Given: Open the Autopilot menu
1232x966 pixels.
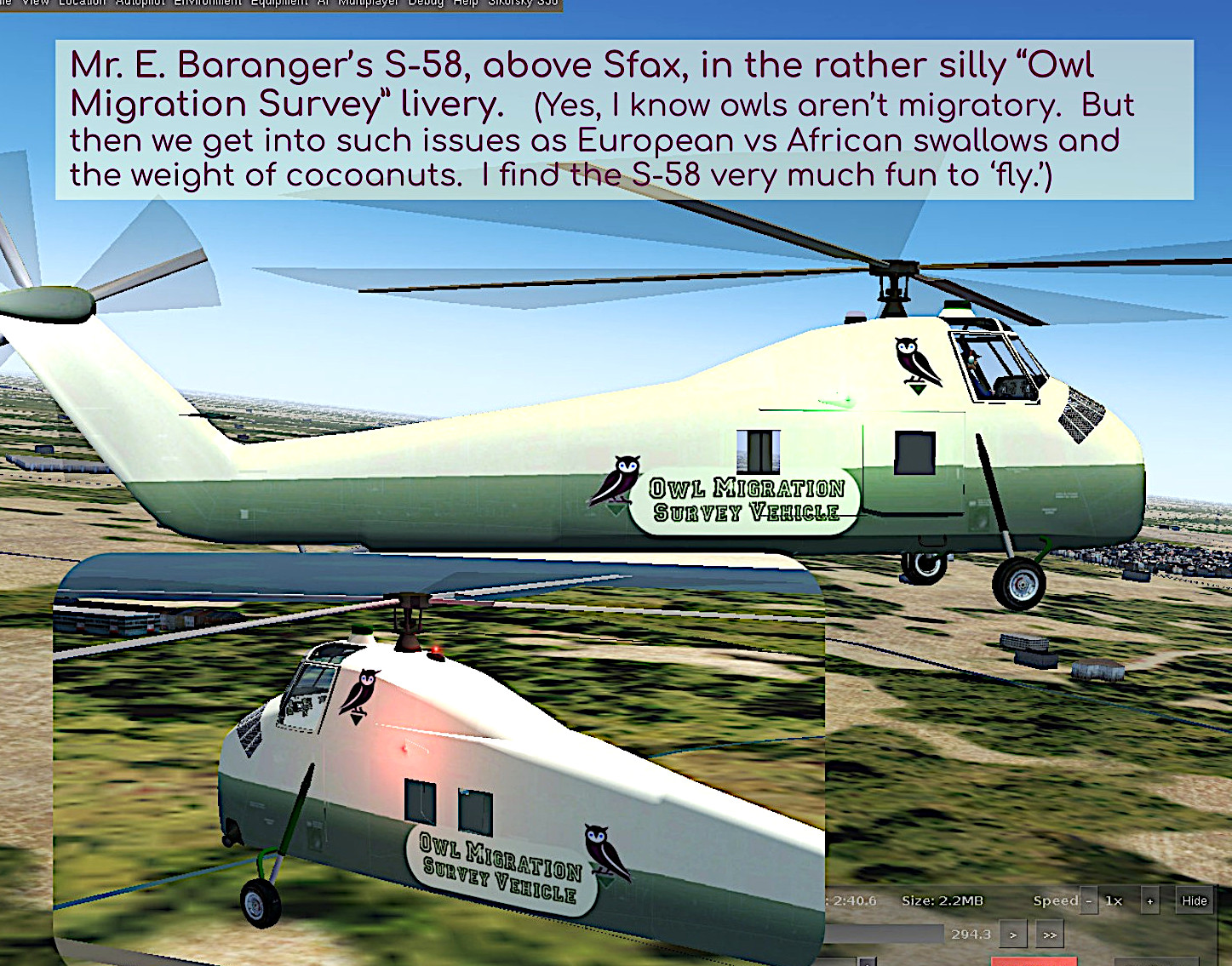Looking at the screenshot, I should click(x=142, y=3).
